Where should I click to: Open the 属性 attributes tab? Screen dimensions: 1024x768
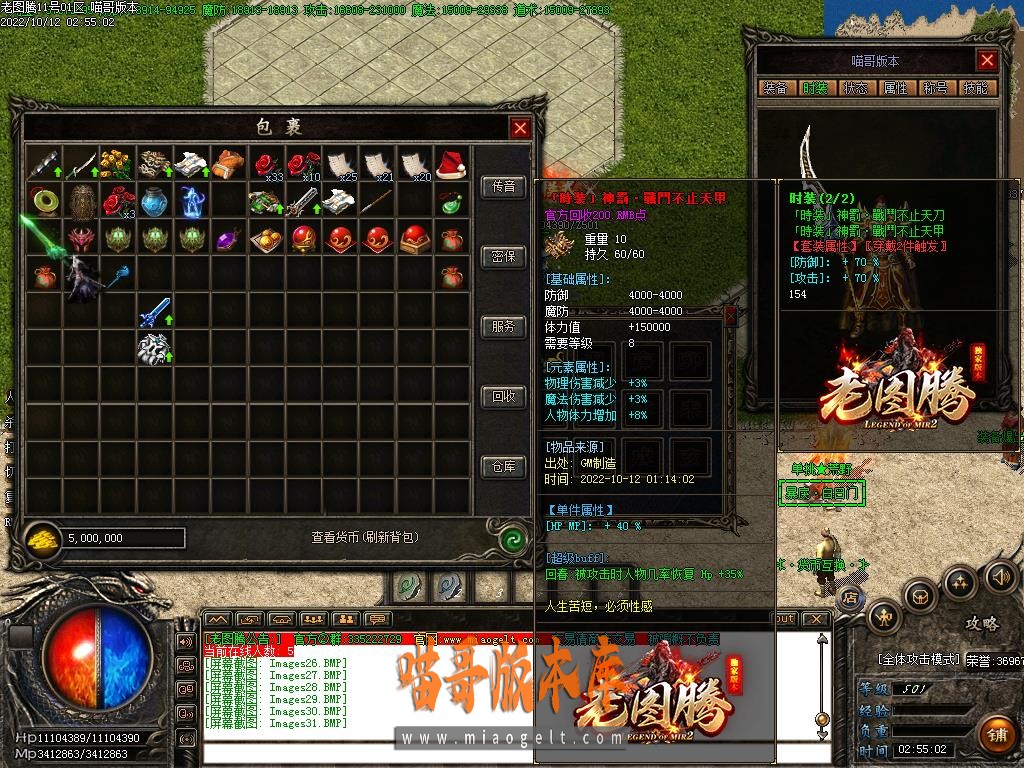895,88
